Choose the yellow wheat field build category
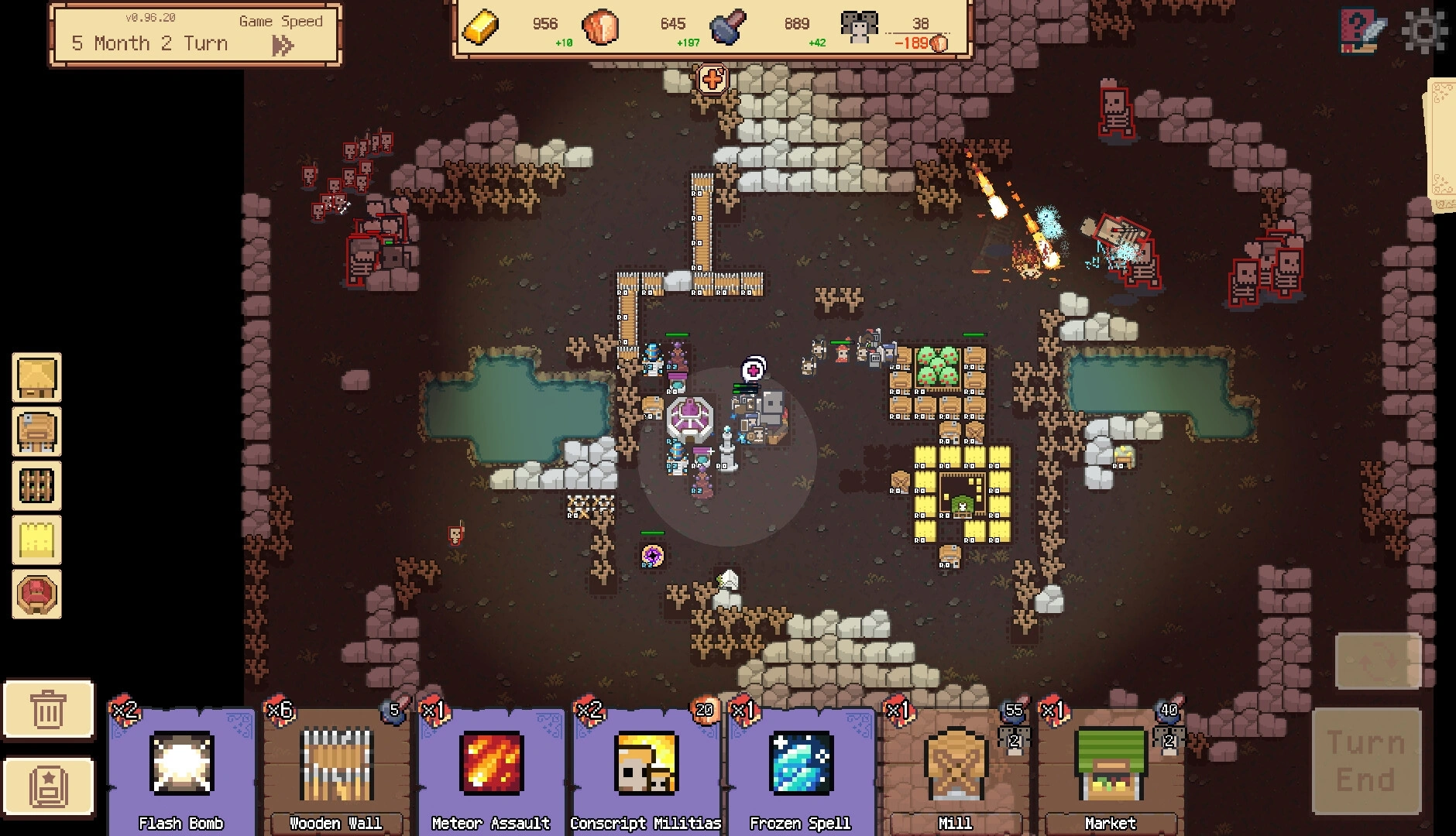 pyautogui.click(x=36, y=540)
